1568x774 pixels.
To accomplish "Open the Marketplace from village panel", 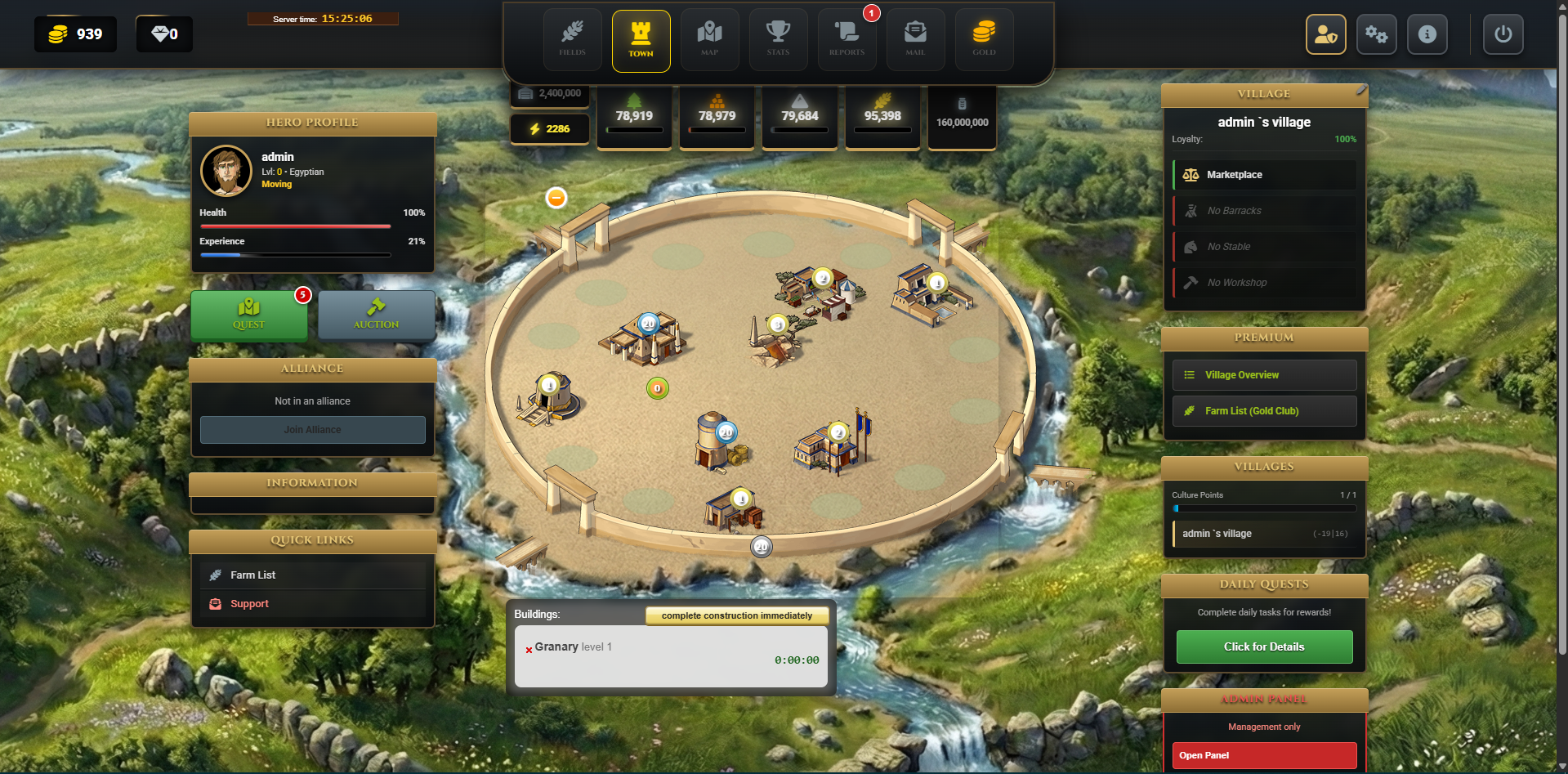I will click(x=1234, y=175).
